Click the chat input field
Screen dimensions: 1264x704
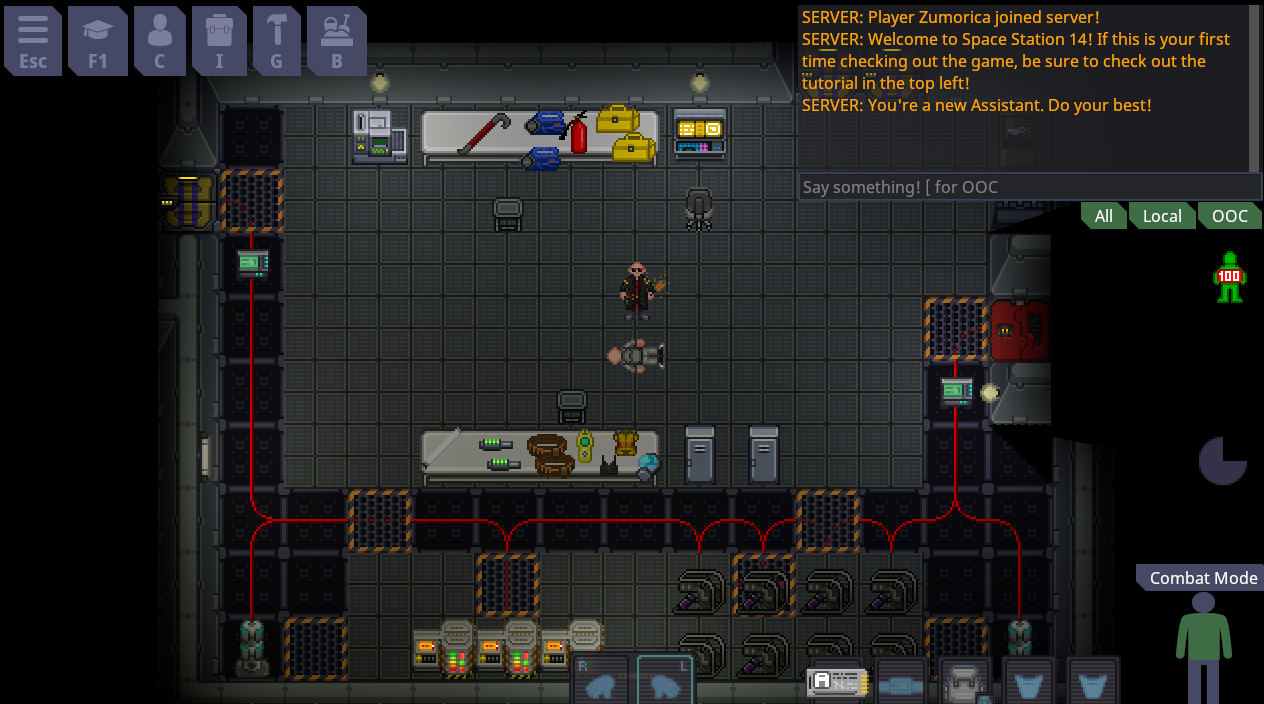[x=1029, y=187]
